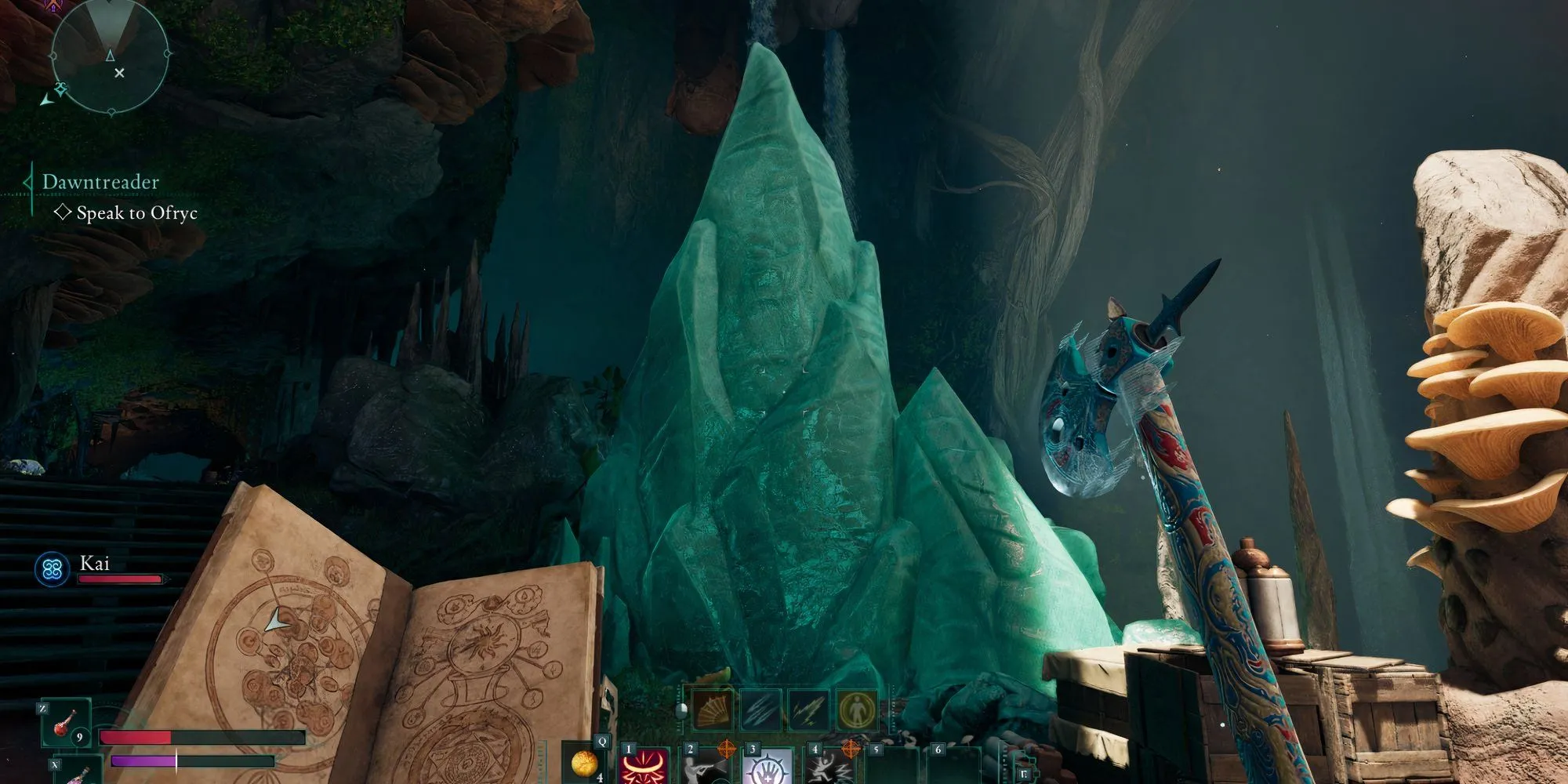Use the red health potion slot

click(x=66, y=724)
